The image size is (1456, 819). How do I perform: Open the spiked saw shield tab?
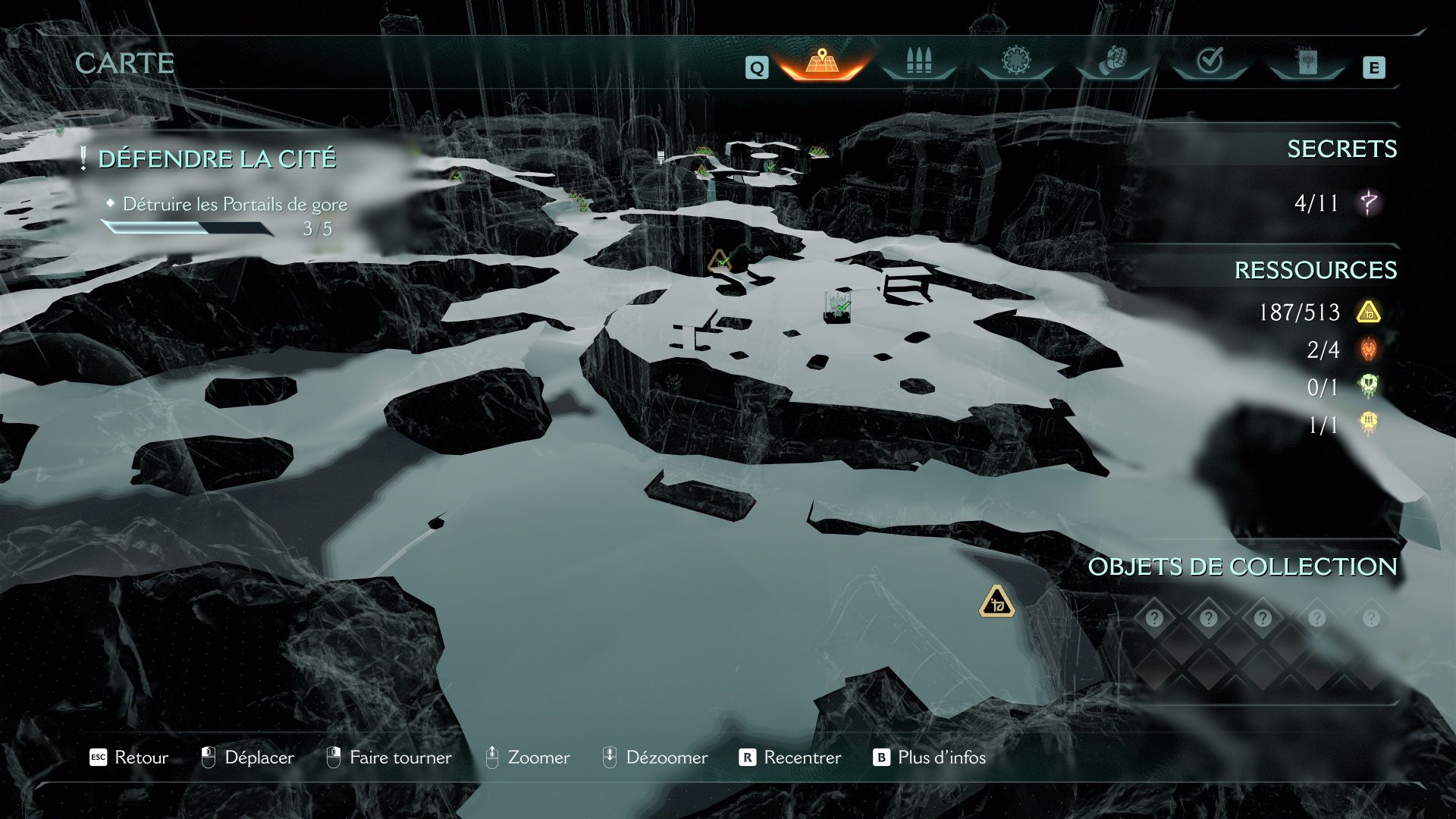tap(1015, 62)
